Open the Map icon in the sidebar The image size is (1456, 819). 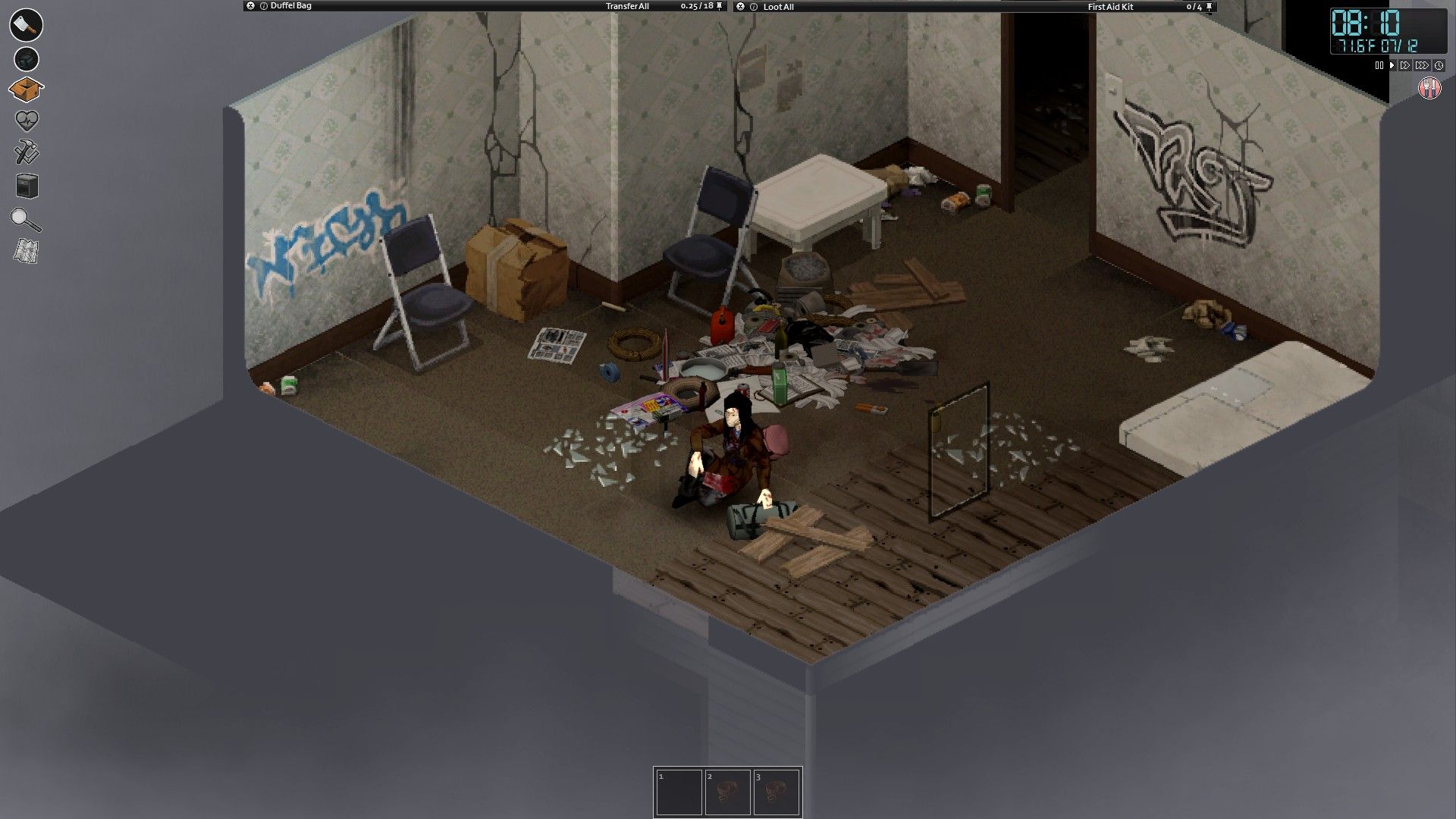click(24, 250)
